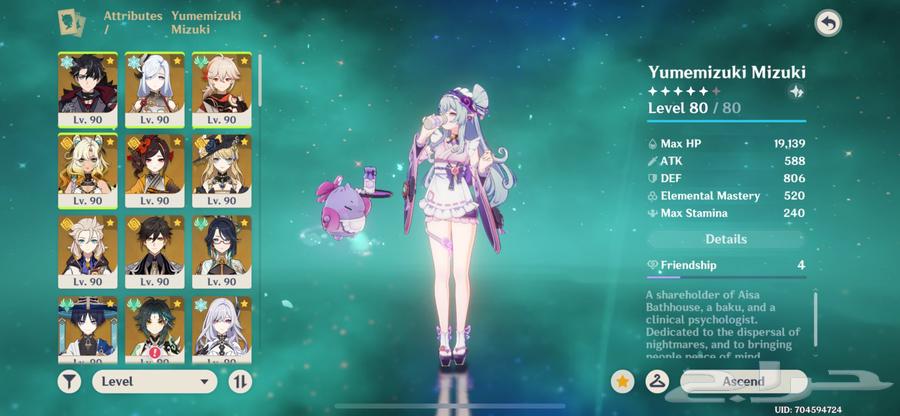Screen dimensions: 900x416
Task: Pick Xilonen from the character grid
Action: [x=88, y=170]
